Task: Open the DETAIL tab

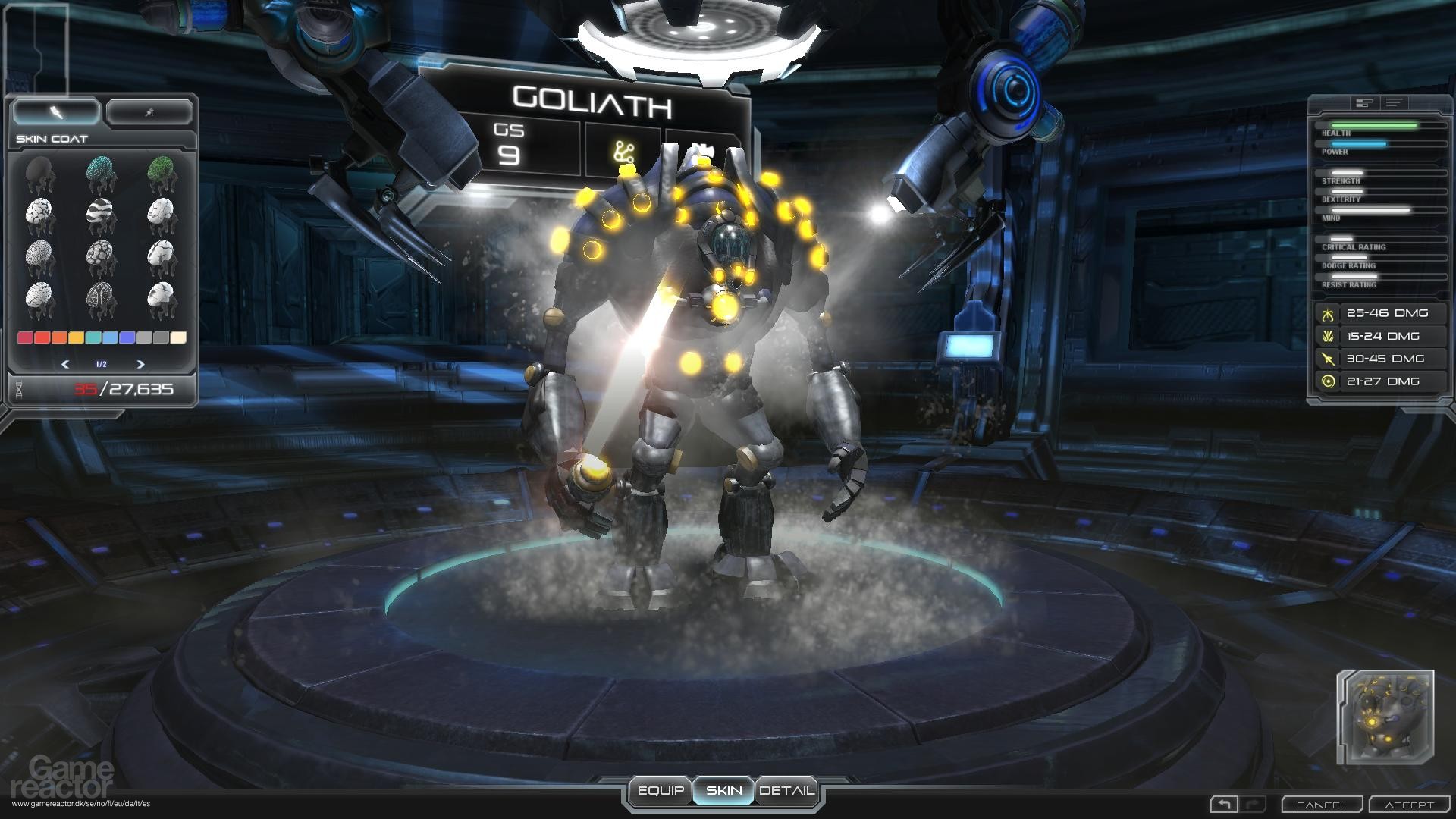Action: [787, 789]
